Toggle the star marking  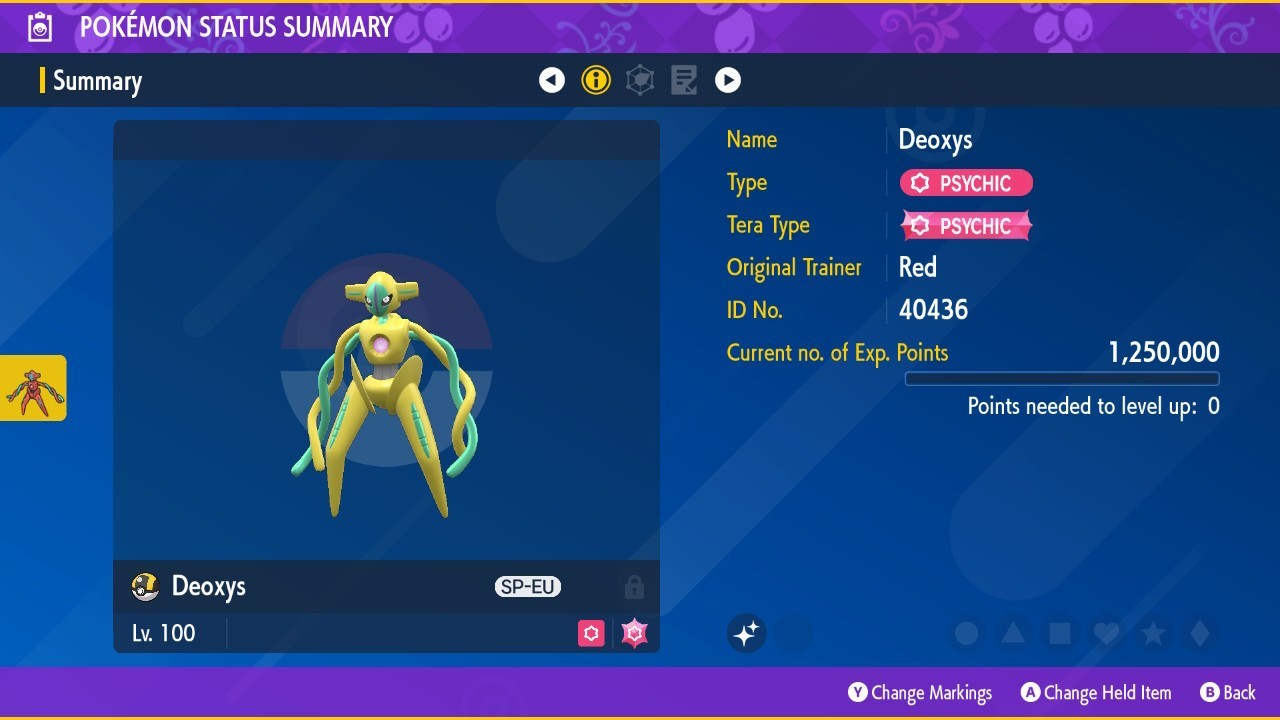[x=1153, y=633]
